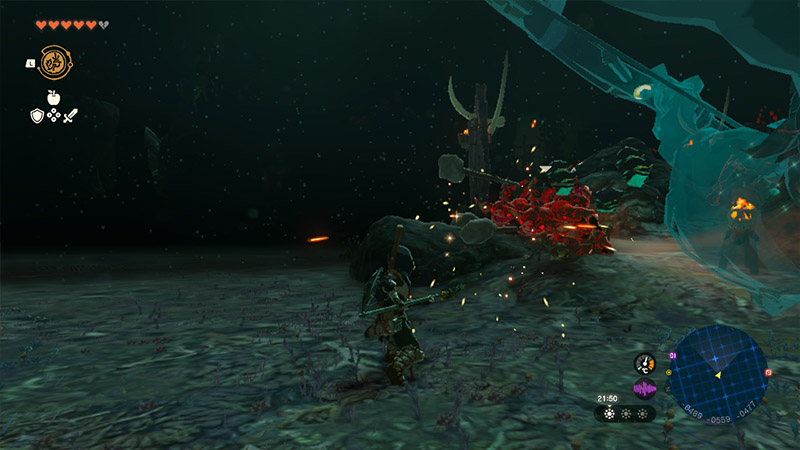The height and width of the screenshot is (450, 800).
Task: Choose the apple material quick-slot
Action: [53, 97]
